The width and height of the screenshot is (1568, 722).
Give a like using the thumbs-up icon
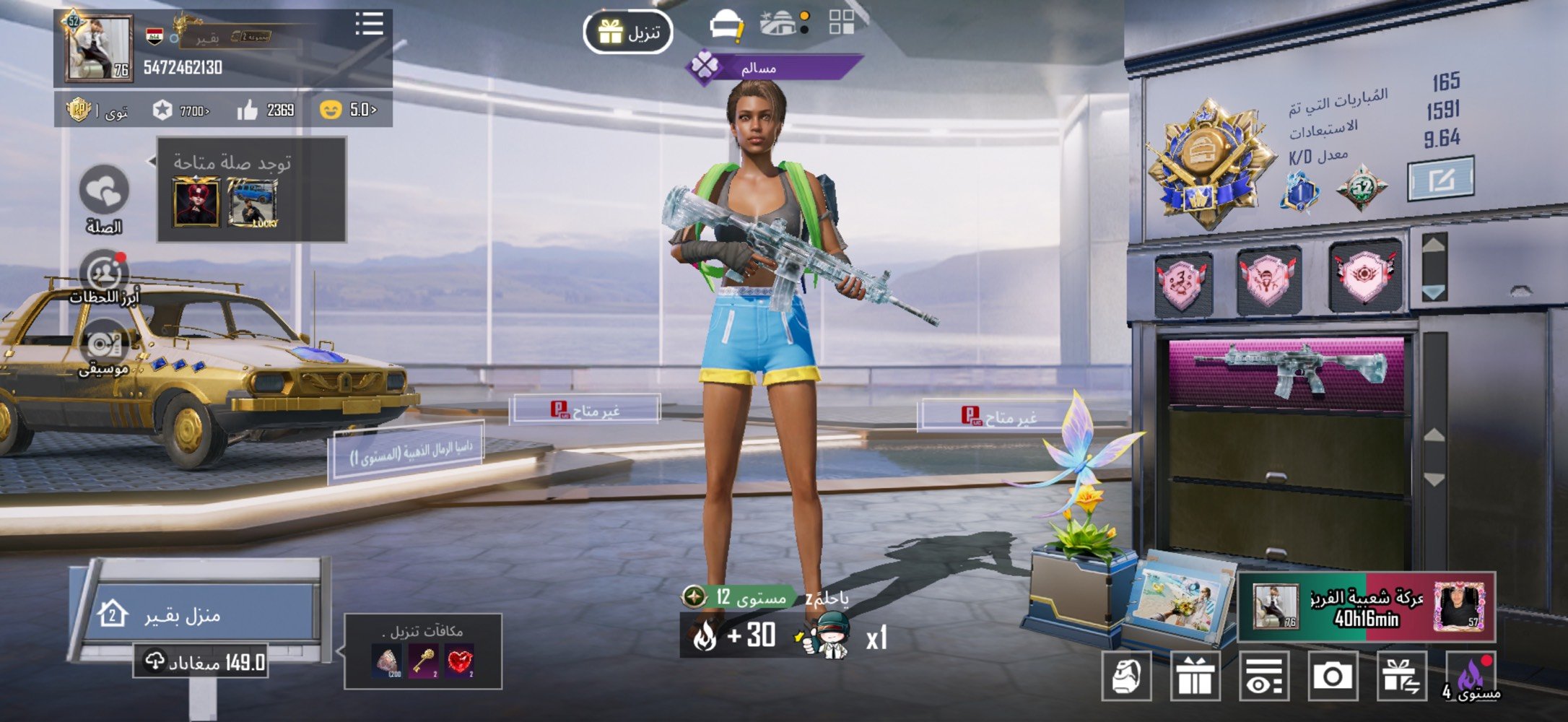248,110
